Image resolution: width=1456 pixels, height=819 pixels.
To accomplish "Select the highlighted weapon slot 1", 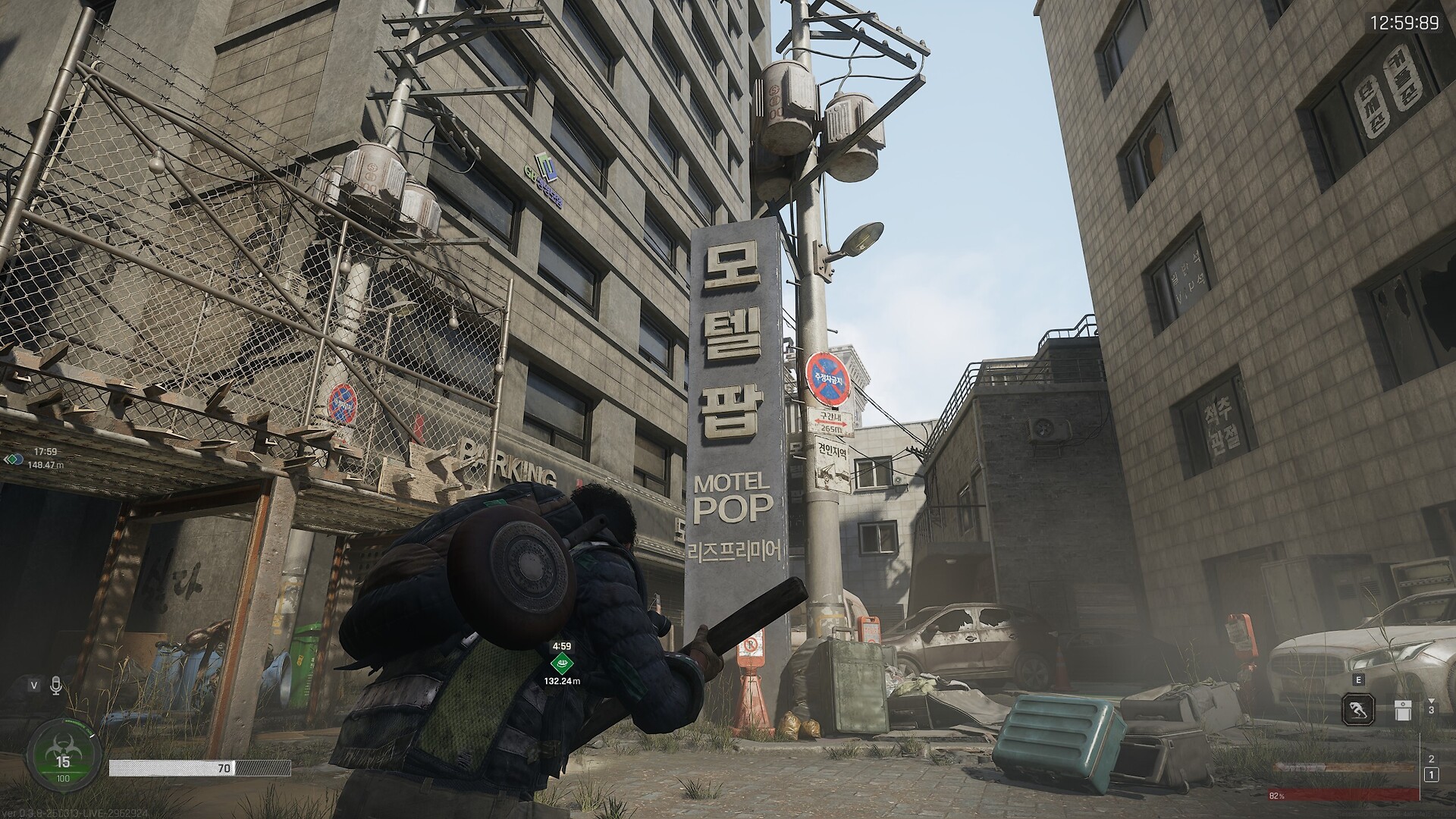I will point(1431,774).
